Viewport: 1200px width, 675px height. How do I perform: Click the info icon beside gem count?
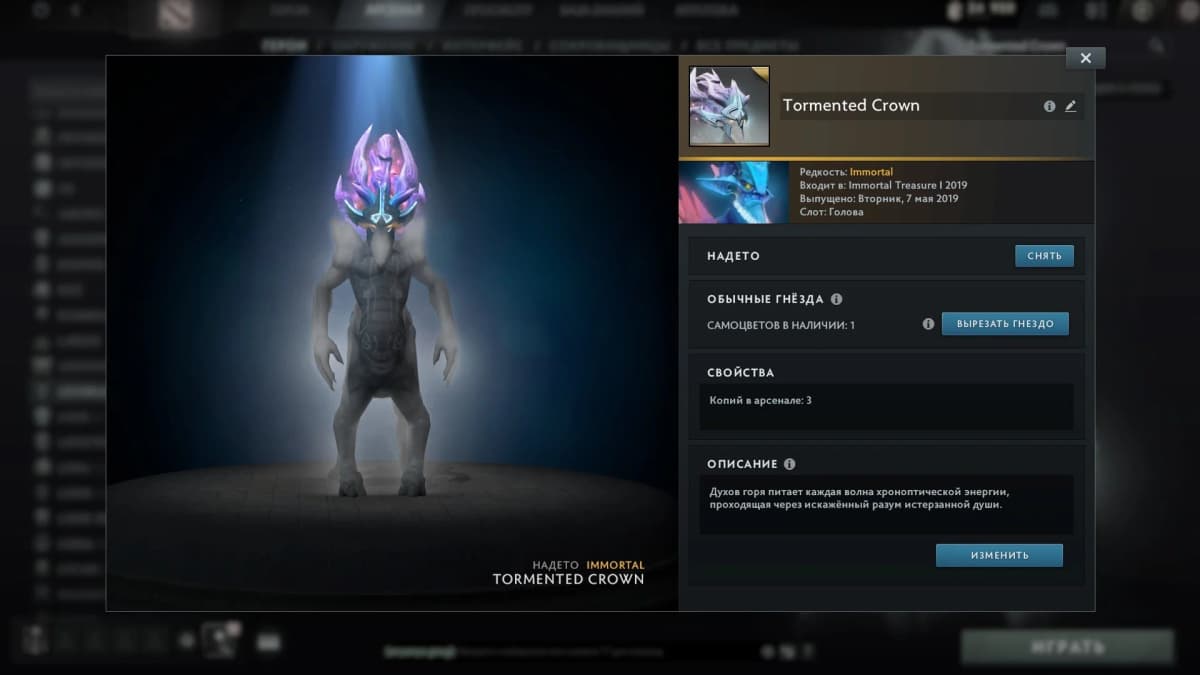tap(928, 324)
